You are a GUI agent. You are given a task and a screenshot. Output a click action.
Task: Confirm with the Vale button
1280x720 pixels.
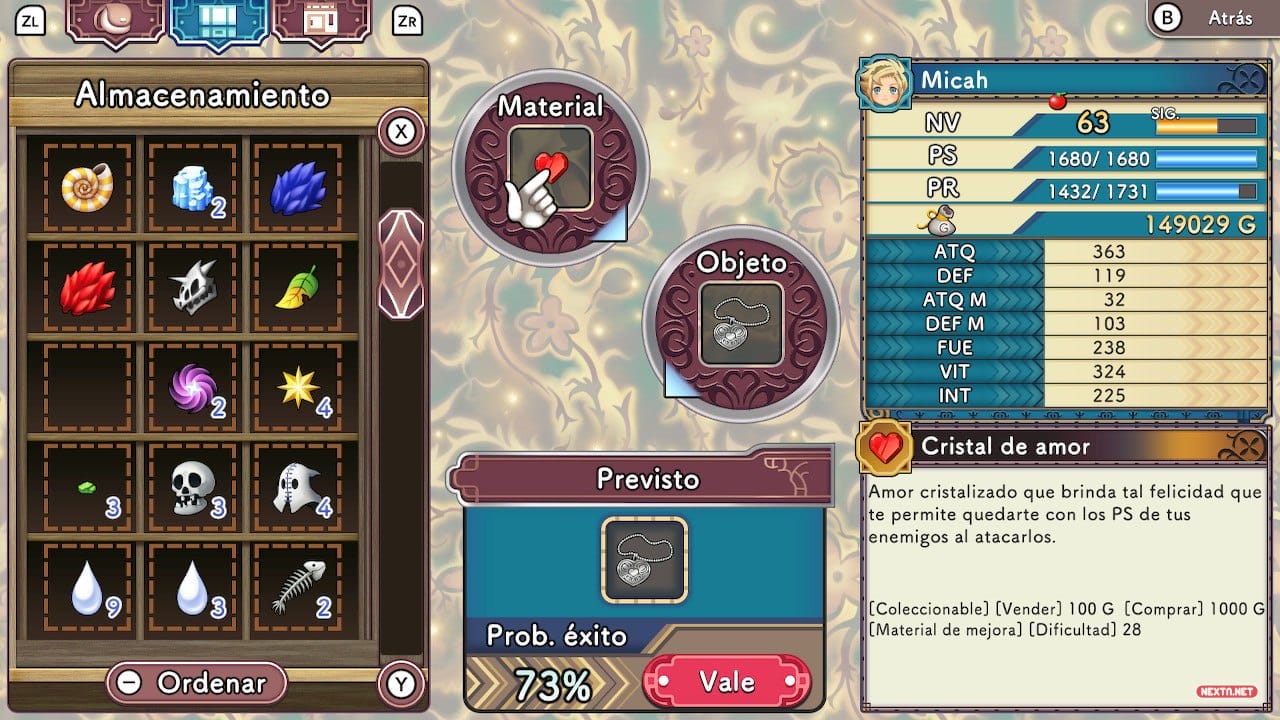pos(726,682)
